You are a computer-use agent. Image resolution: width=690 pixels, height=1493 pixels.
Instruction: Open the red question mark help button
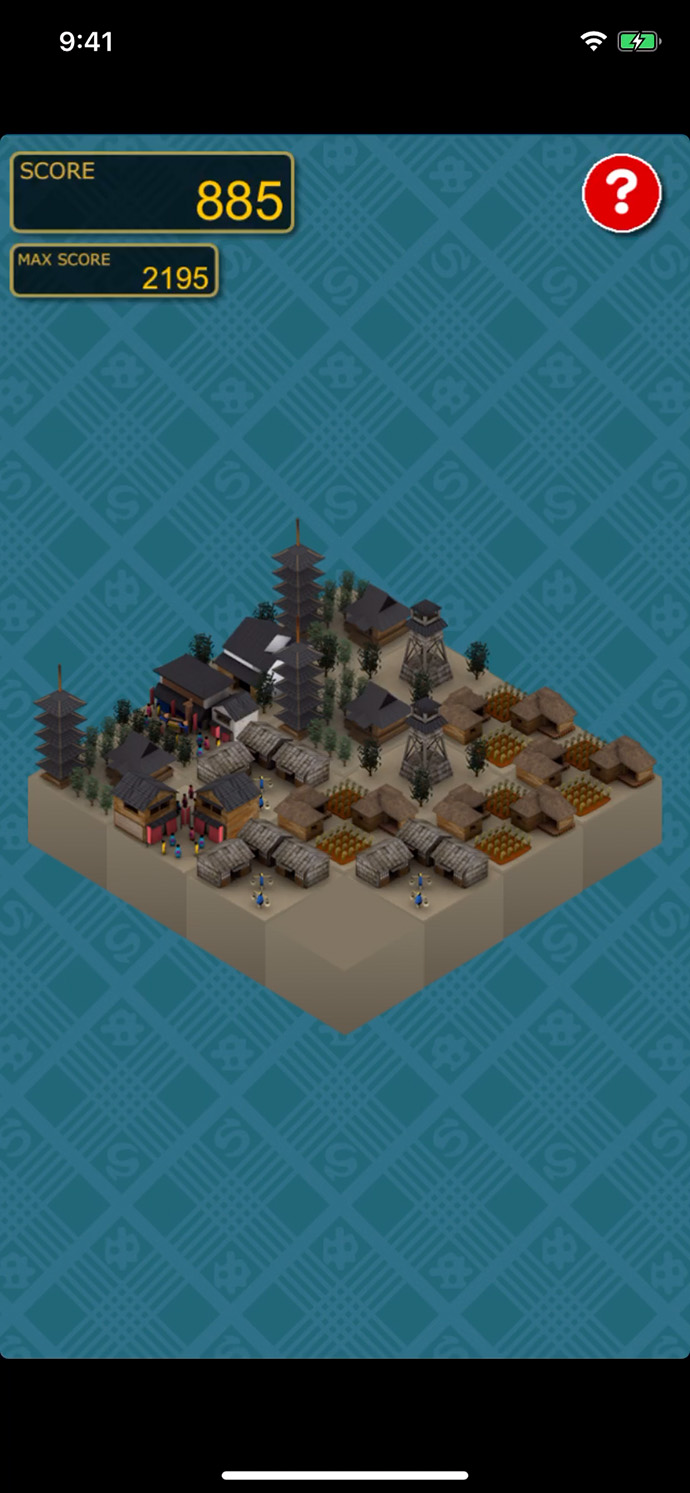pos(622,193)
